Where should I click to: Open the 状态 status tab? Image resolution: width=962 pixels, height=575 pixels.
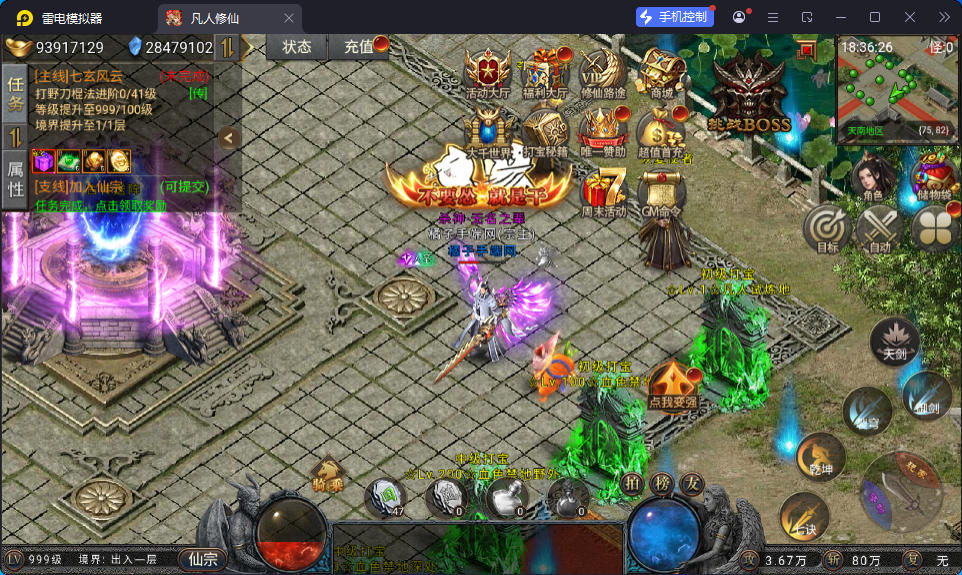click(x=297, y=47)
